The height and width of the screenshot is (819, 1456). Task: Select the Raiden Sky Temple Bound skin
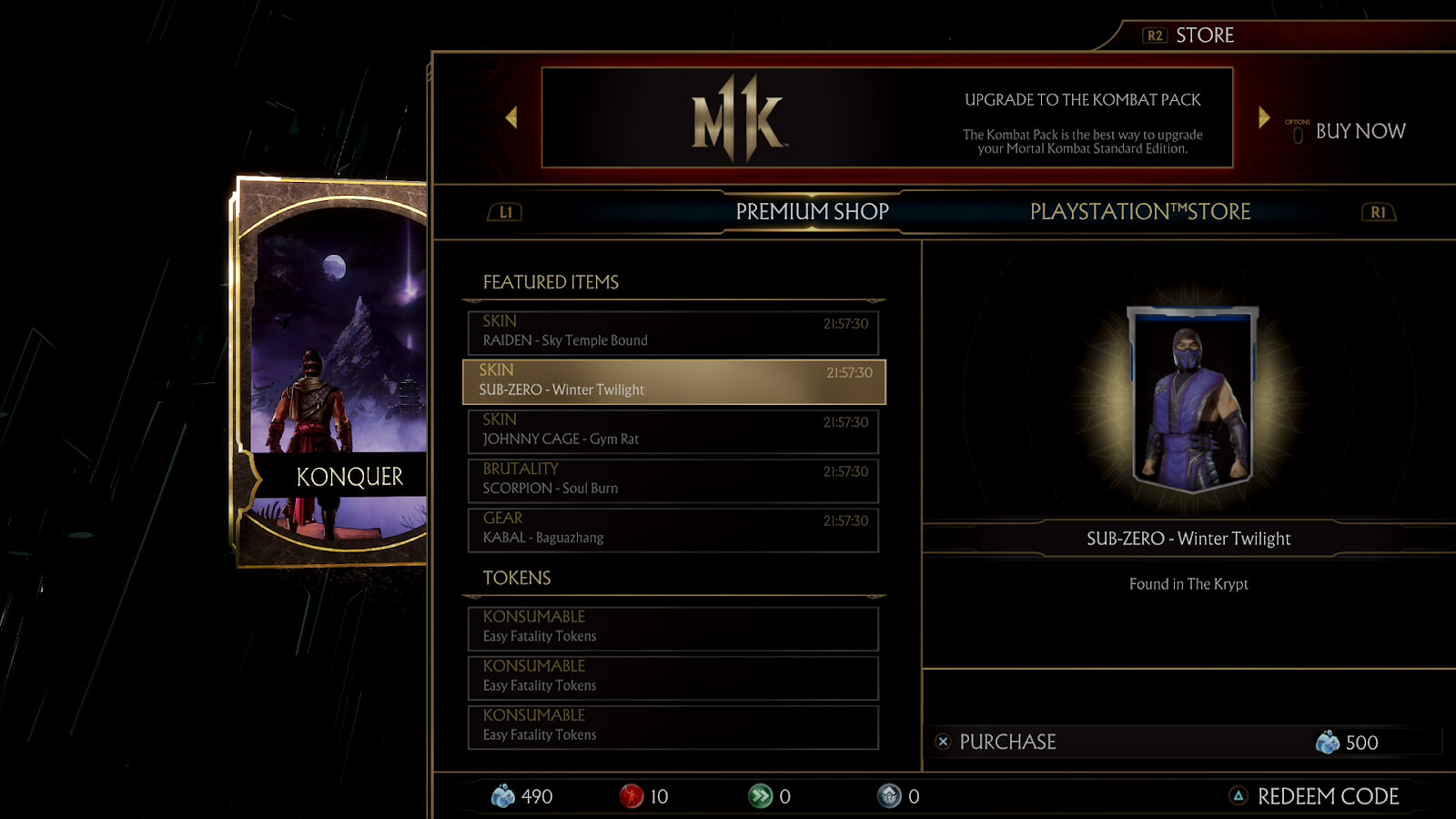tap(672, 332)
